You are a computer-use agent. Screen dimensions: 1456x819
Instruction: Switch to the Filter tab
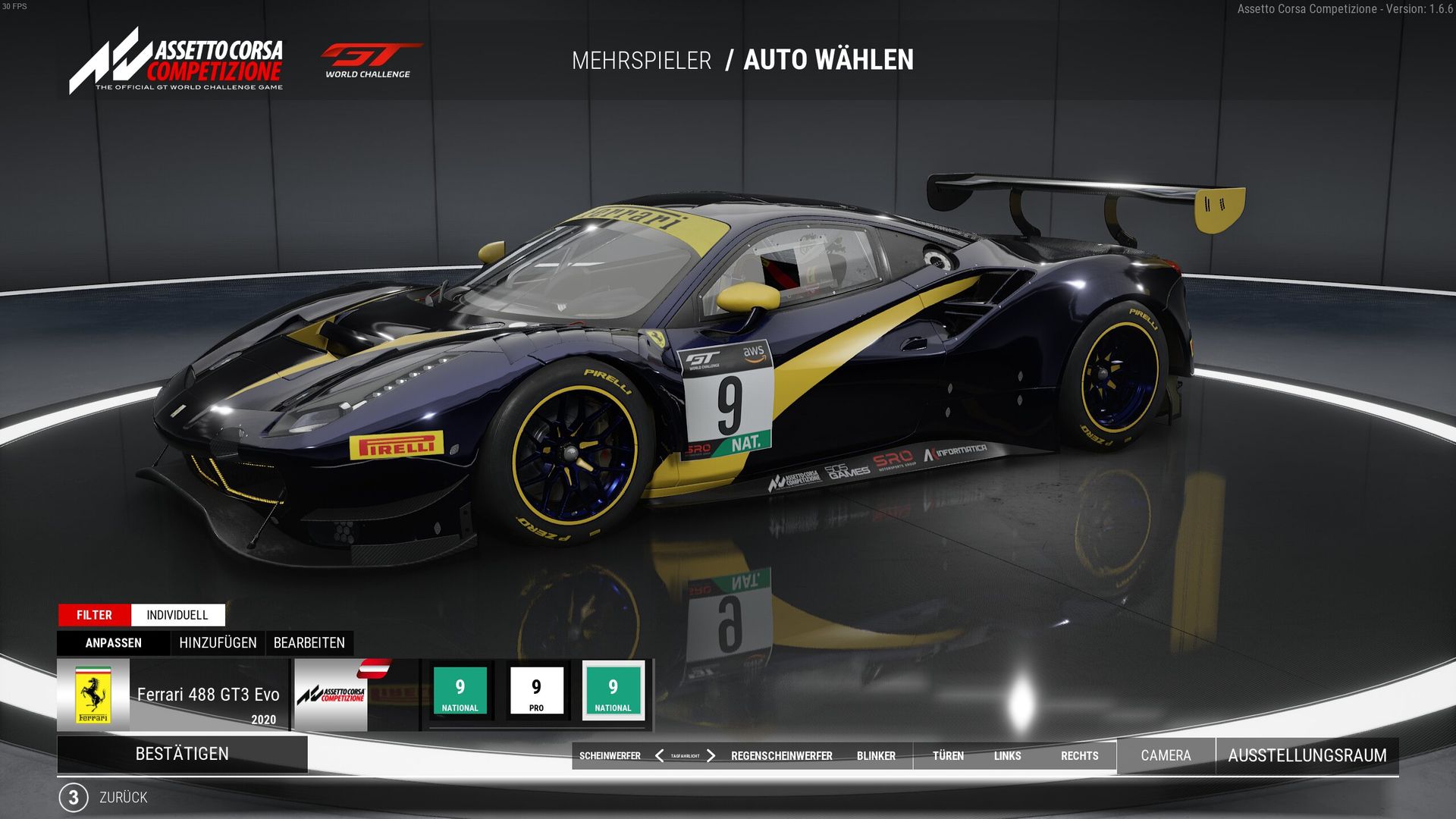94,615
